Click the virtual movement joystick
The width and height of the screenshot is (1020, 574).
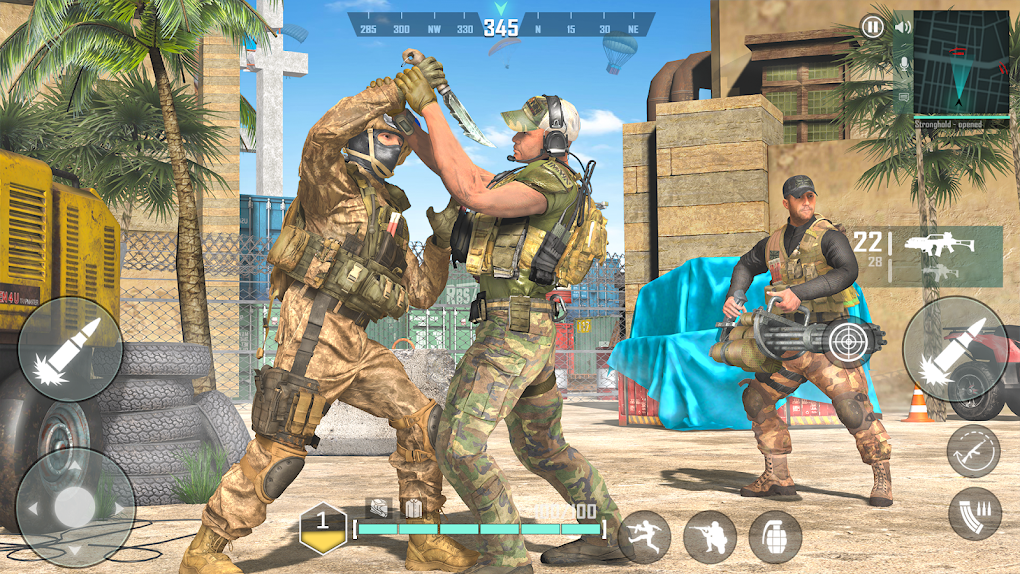point(75,507)
